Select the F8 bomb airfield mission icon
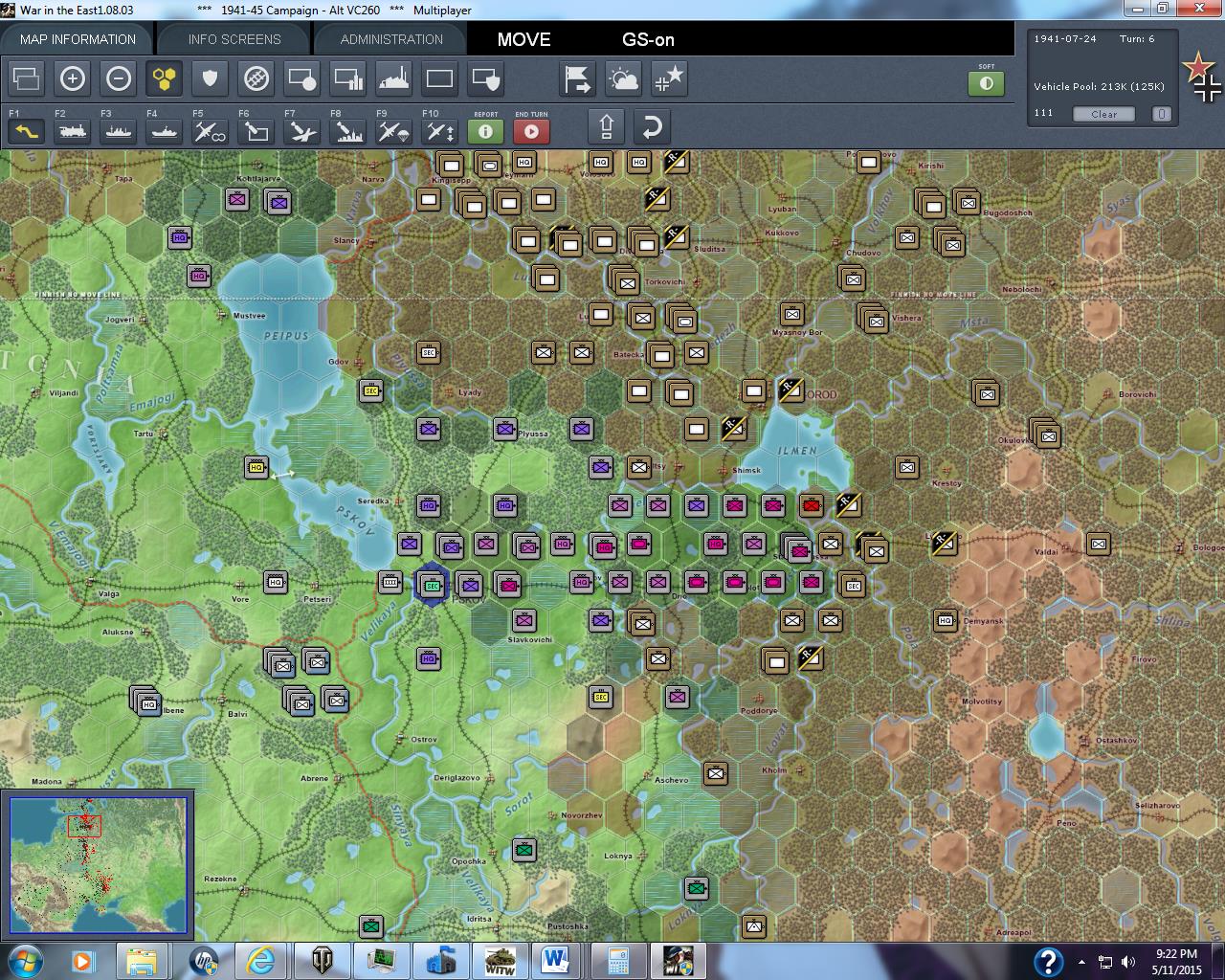Image resolution: width=1225 pixels, height=980 pixels. click(x=346, y=131)
